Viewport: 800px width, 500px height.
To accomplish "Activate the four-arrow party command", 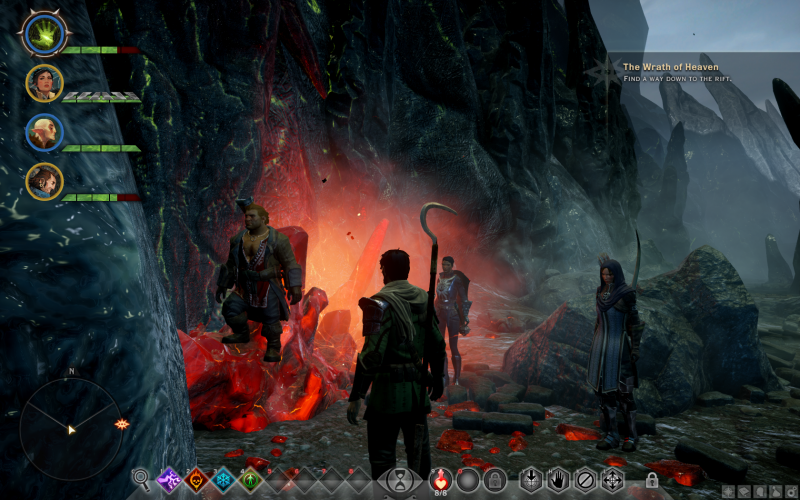I will coord(611,479).
